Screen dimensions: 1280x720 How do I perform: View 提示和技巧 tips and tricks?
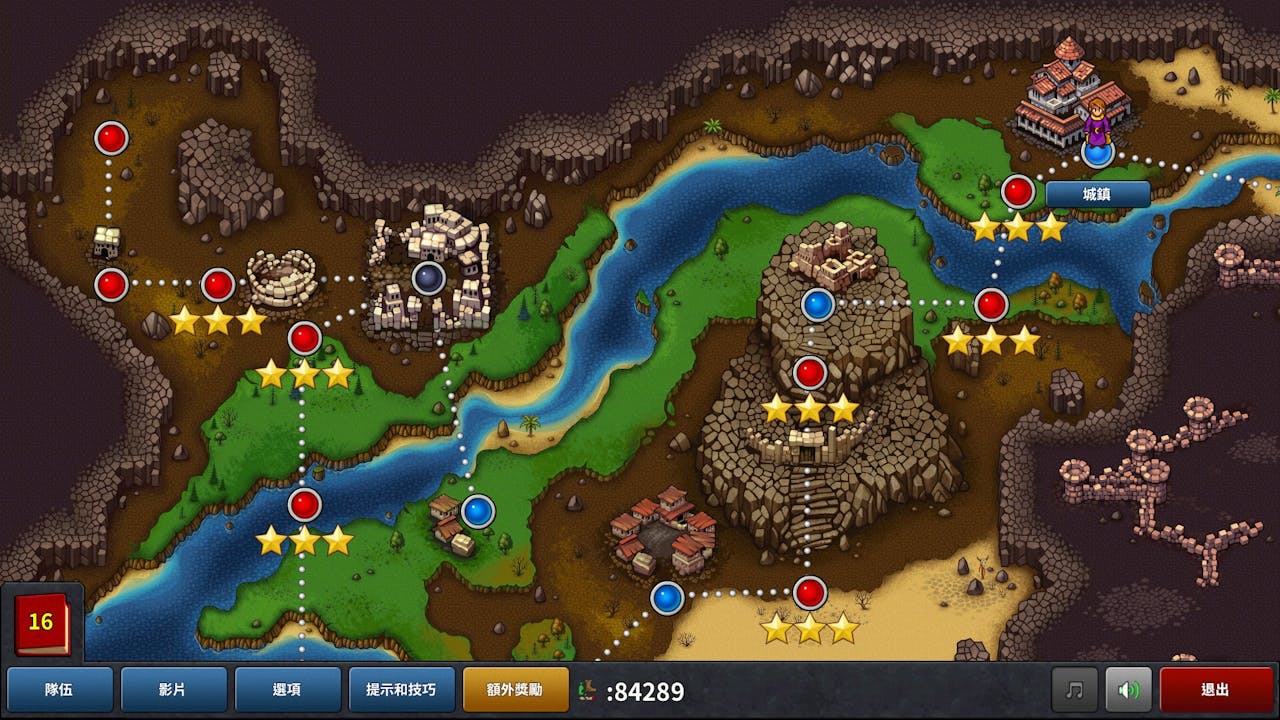(403, 689)
